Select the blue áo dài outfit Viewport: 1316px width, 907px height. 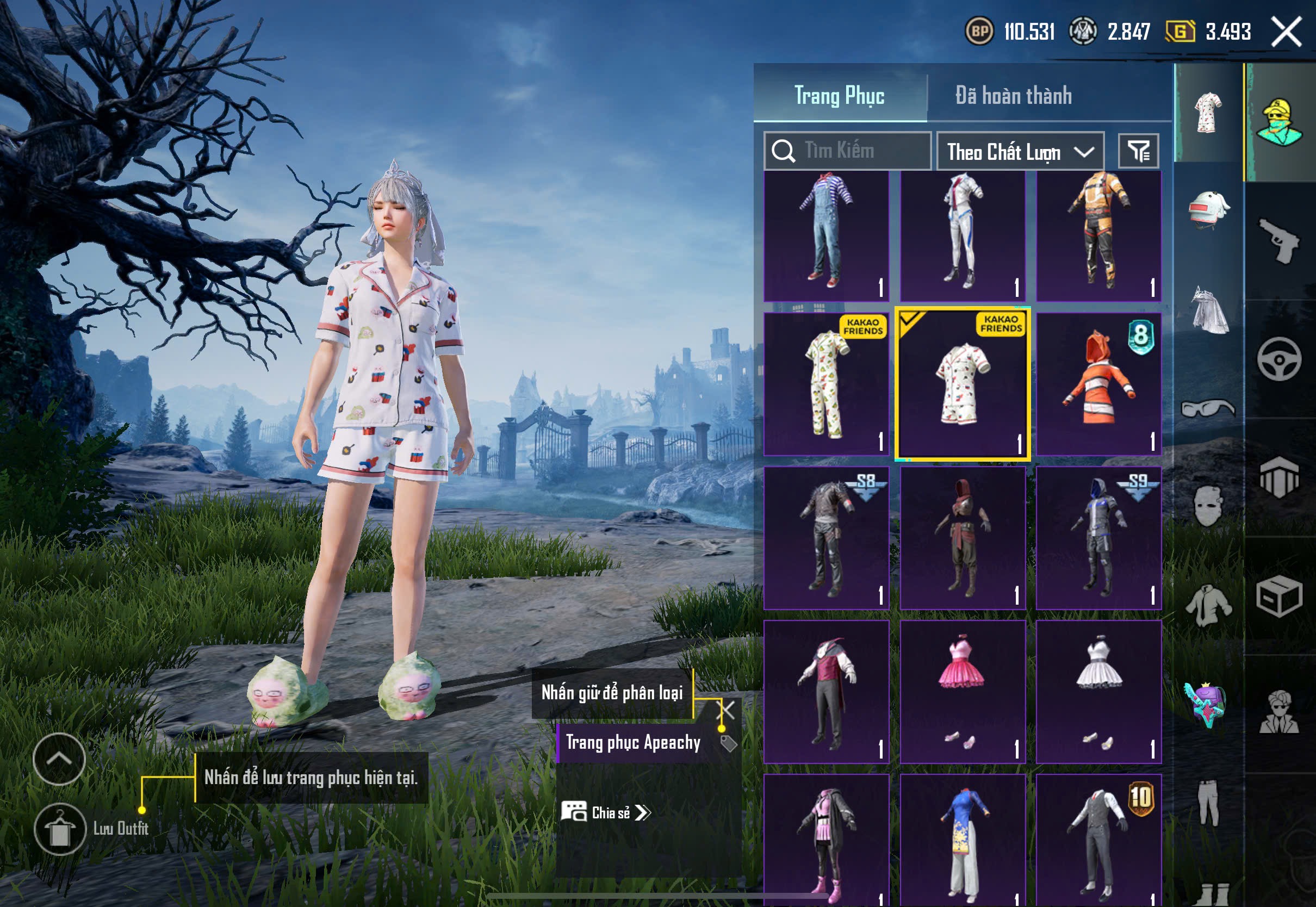[x=963, y=841]
